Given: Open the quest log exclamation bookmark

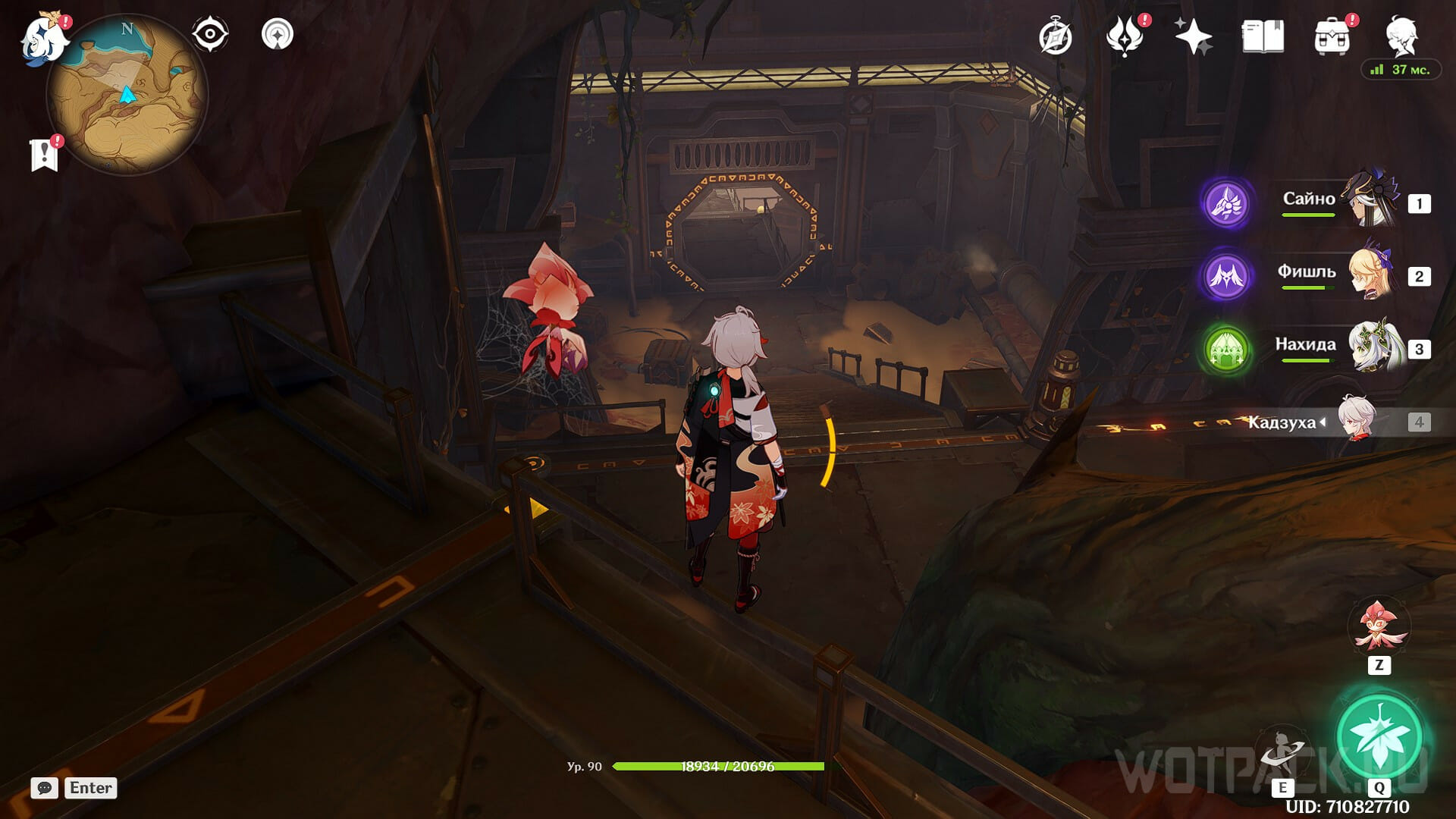Looking at the screenshot, I should [45, 155].
